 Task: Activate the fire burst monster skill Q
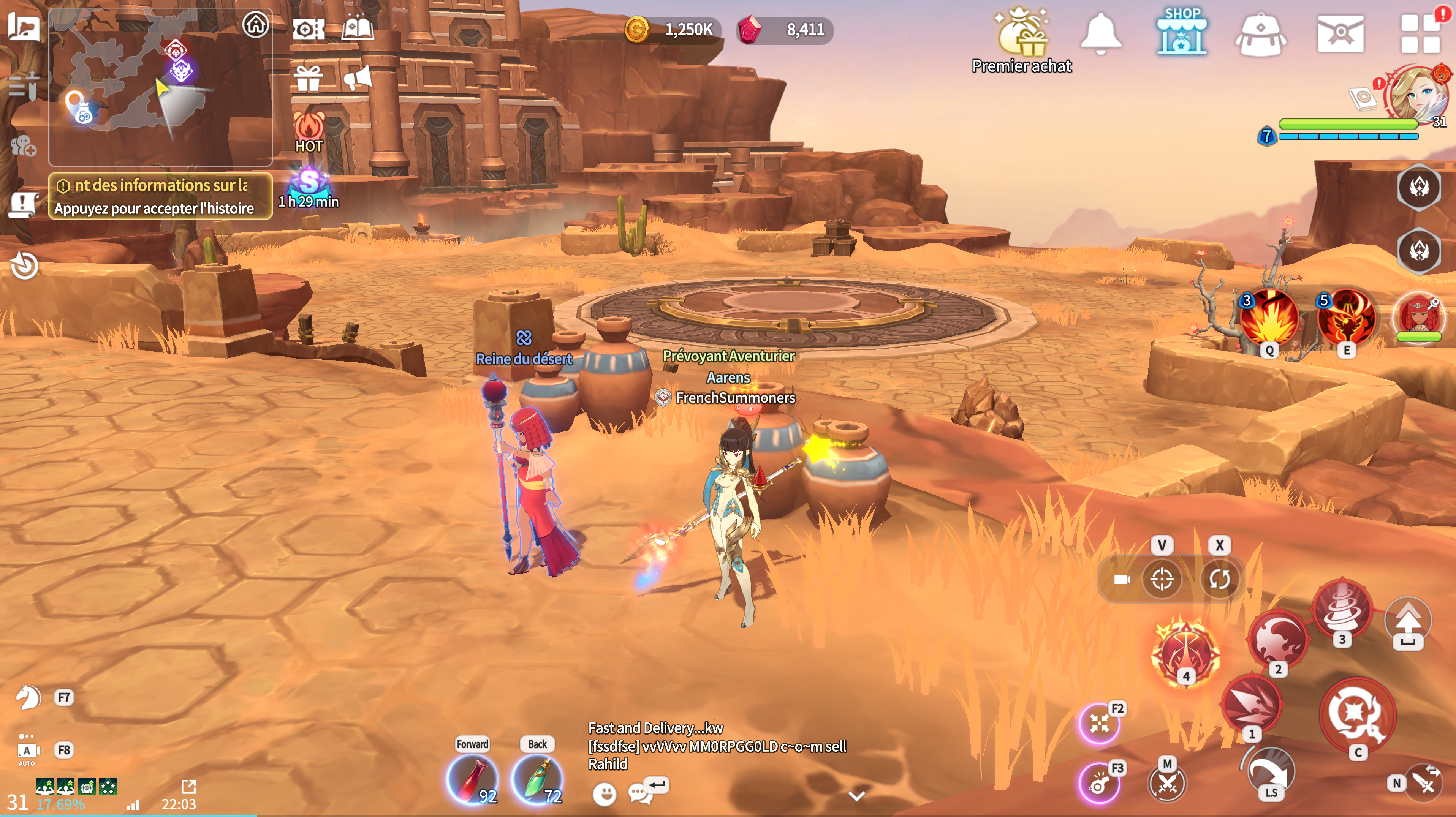(x=1269, y=318)
